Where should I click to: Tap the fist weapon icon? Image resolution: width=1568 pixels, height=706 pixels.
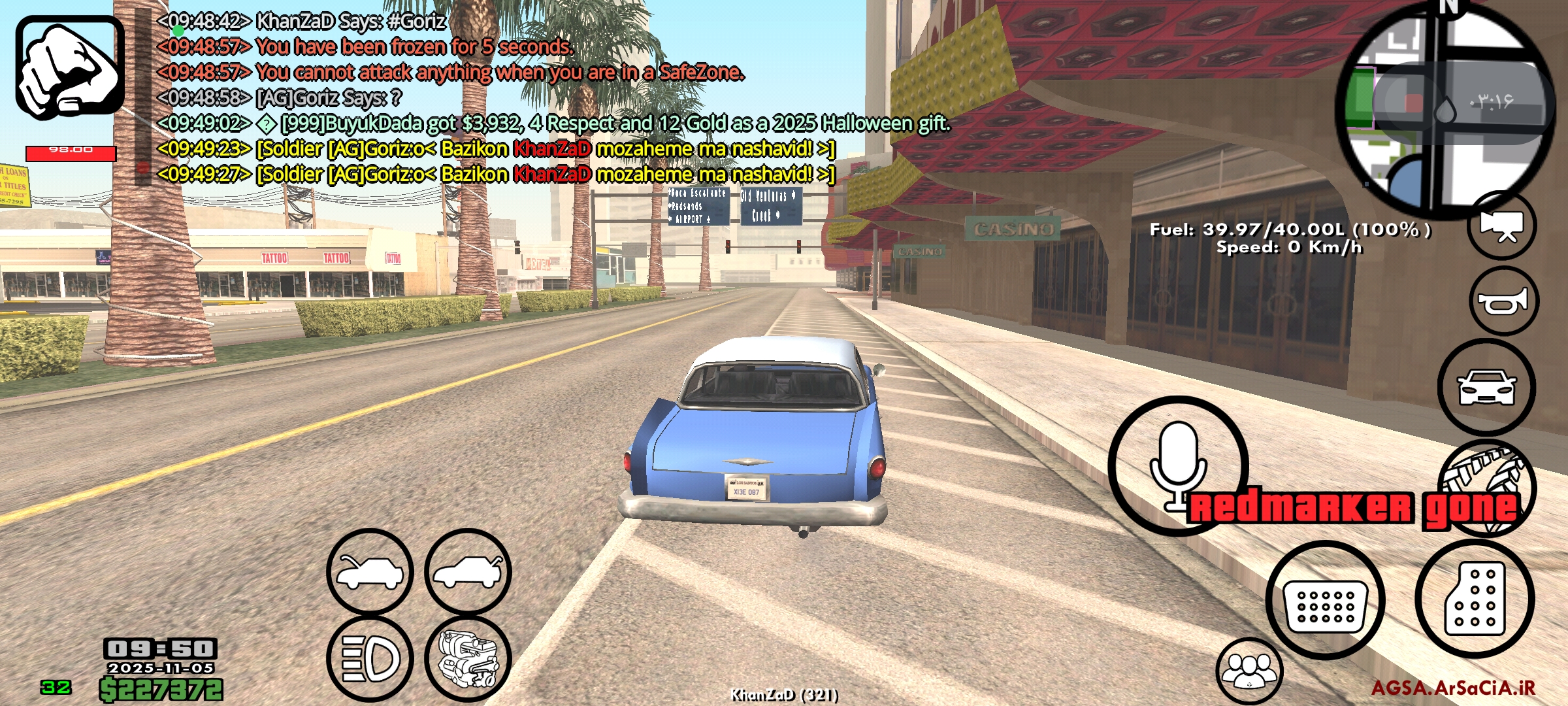[70, 67]
